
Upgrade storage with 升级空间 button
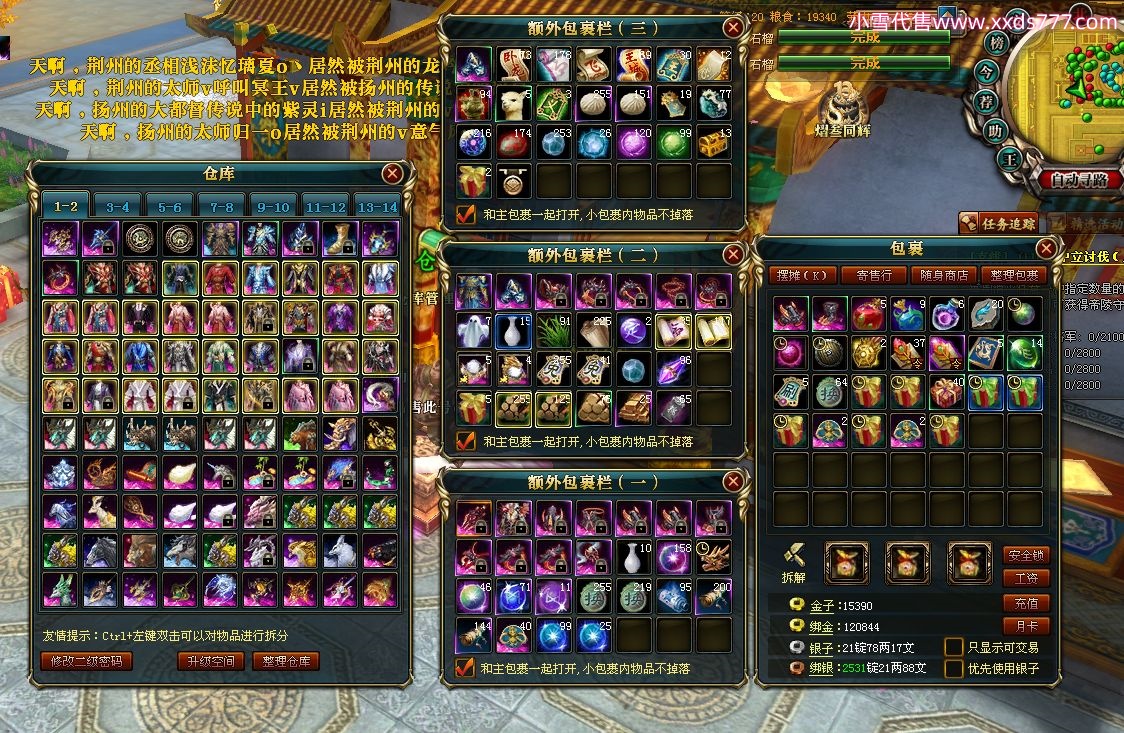(x=210, y=661)
